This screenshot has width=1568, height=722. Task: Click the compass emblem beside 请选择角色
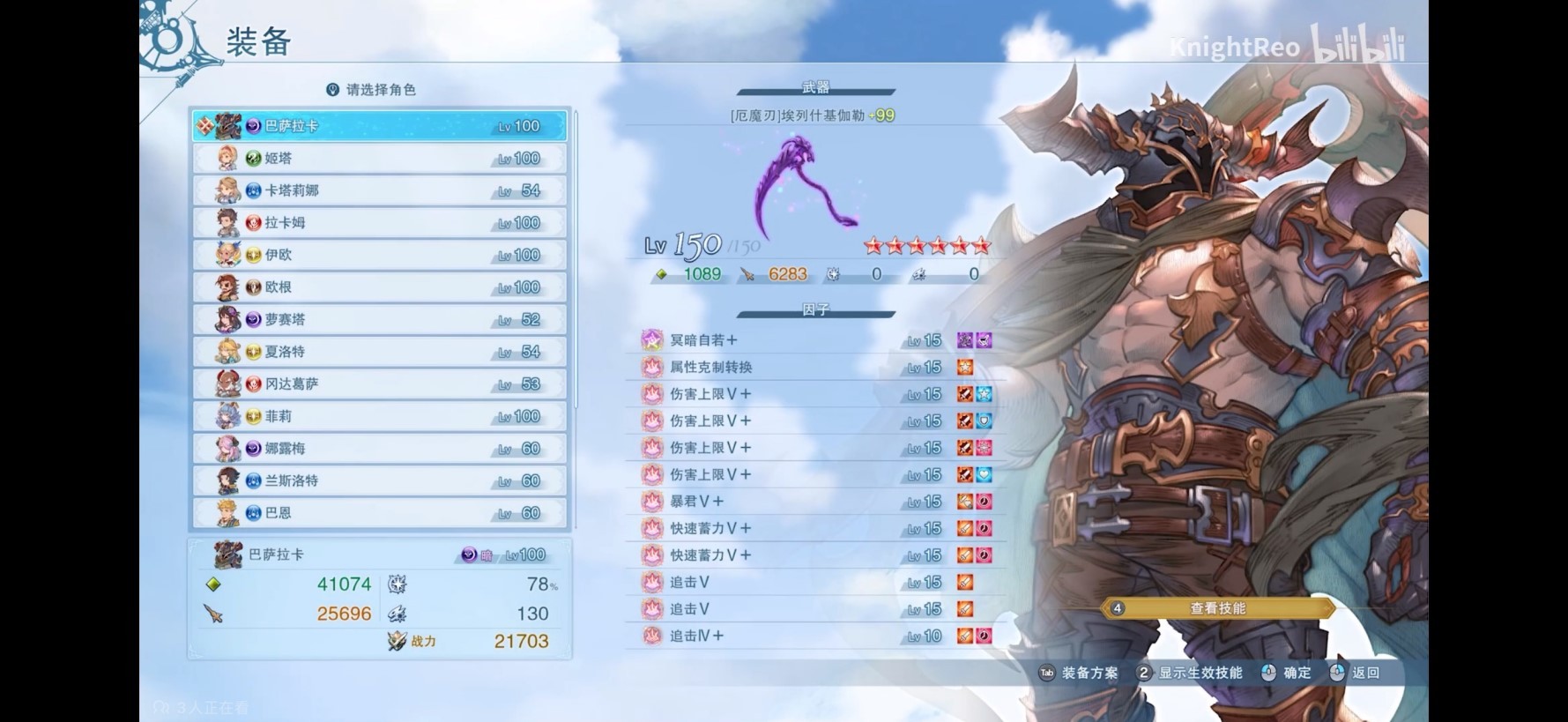coord(332,88)
